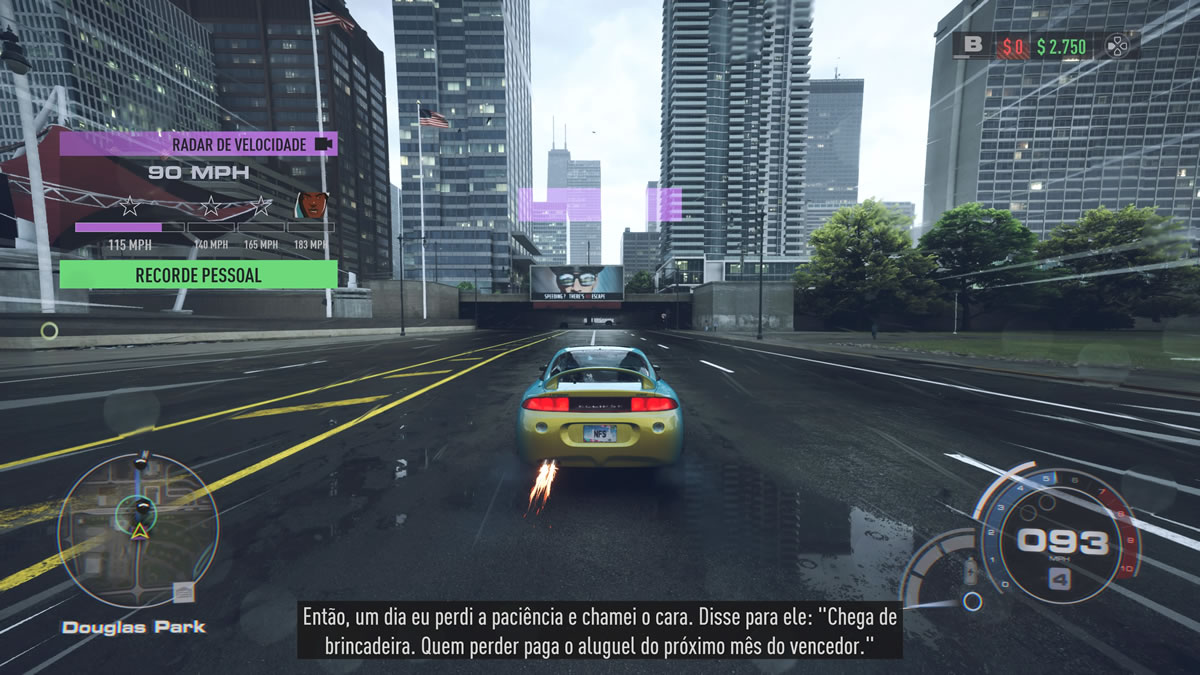This screenshot has width=1200, height=675.
Task: Select the rival character portrait
Action: pyautogui.click(x=312, y=205)
